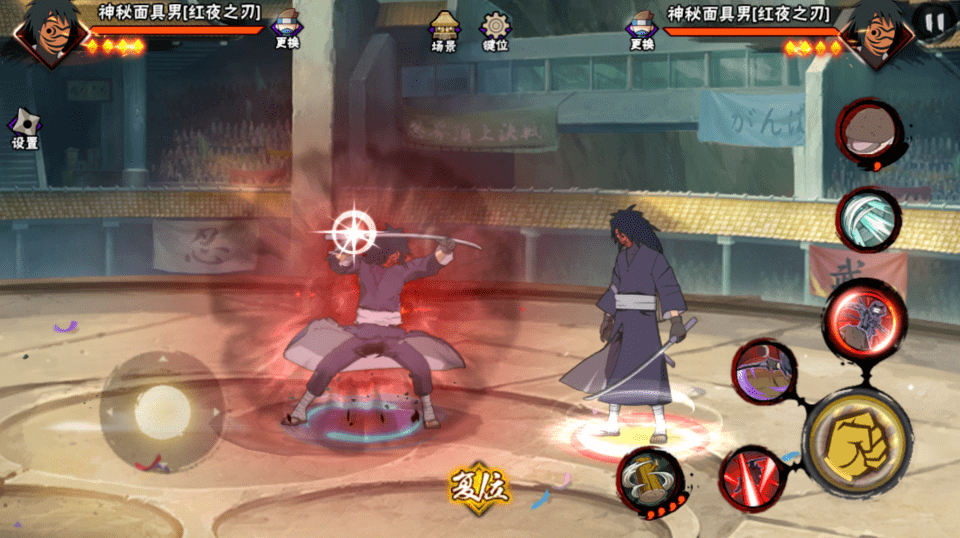The image size is (960, 538).
Task: Tap the 复位 reset position button
Action: tap(479, 489)
